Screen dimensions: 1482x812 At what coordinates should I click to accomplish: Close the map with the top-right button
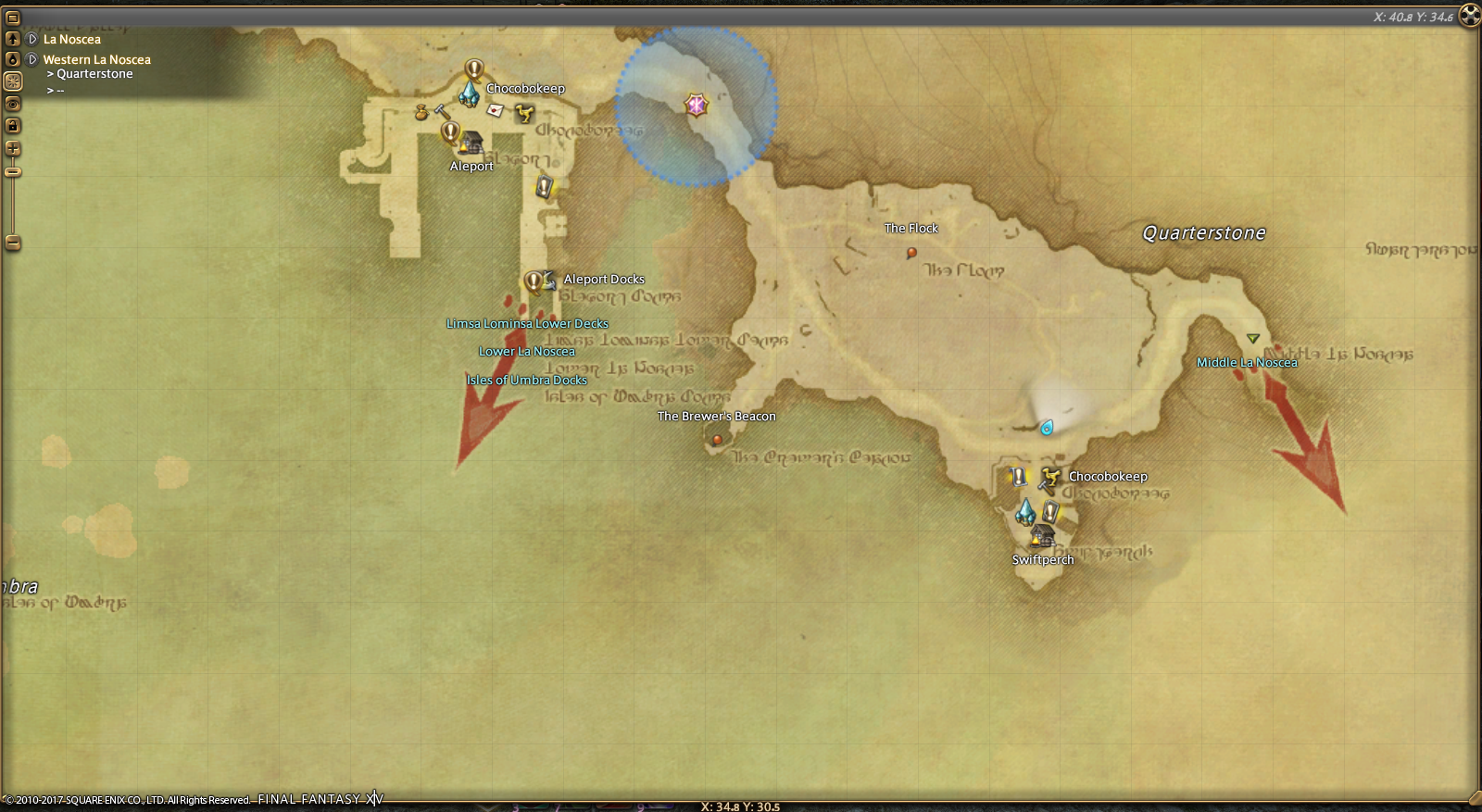(x=1469, y=15)
